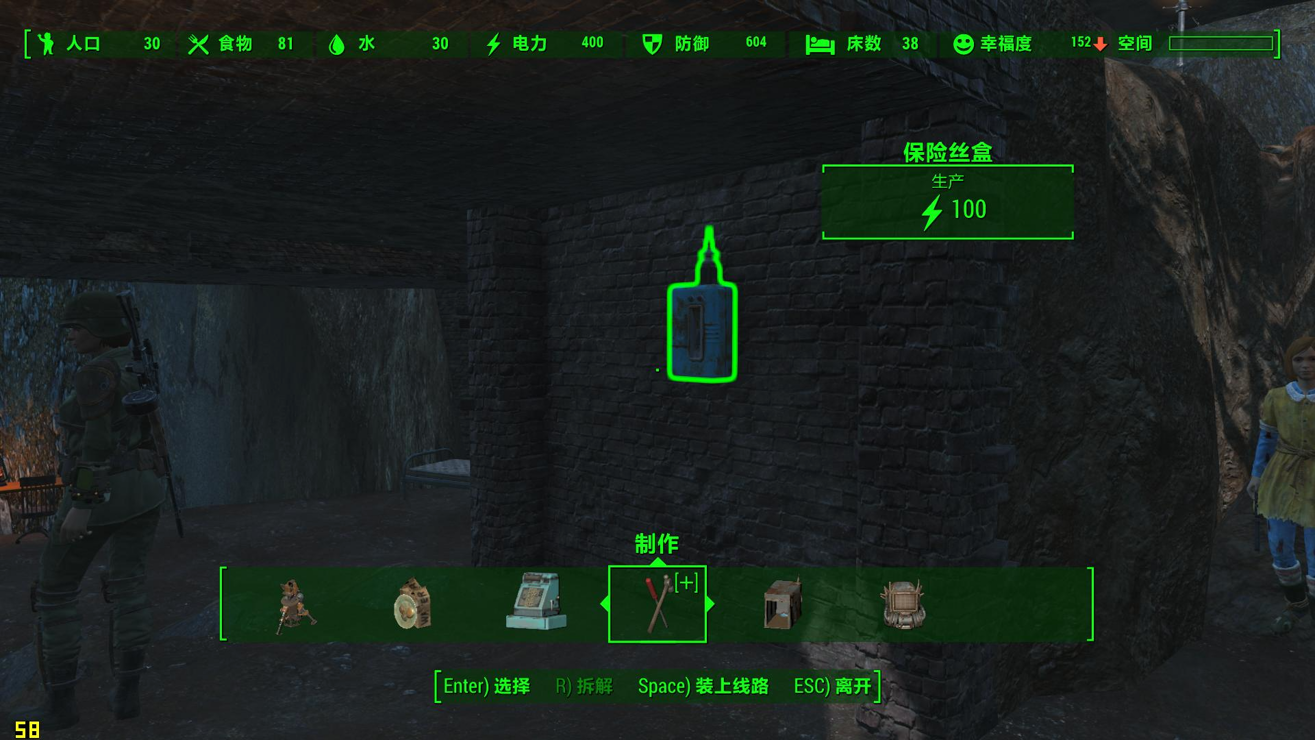Screen dimensions: 1315x740
Task: Select the turret defense category
Action: [295, 604]
